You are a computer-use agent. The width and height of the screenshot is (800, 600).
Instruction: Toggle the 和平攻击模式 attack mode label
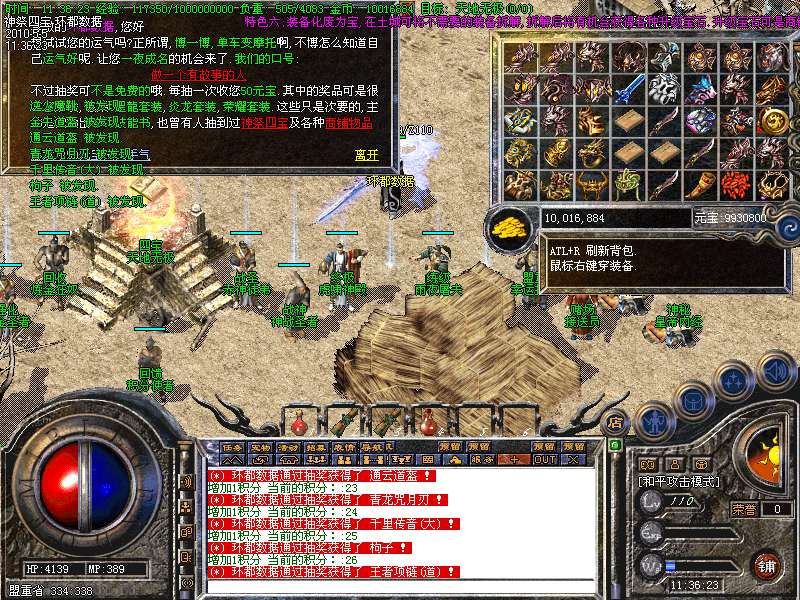(x=679, y=481)
